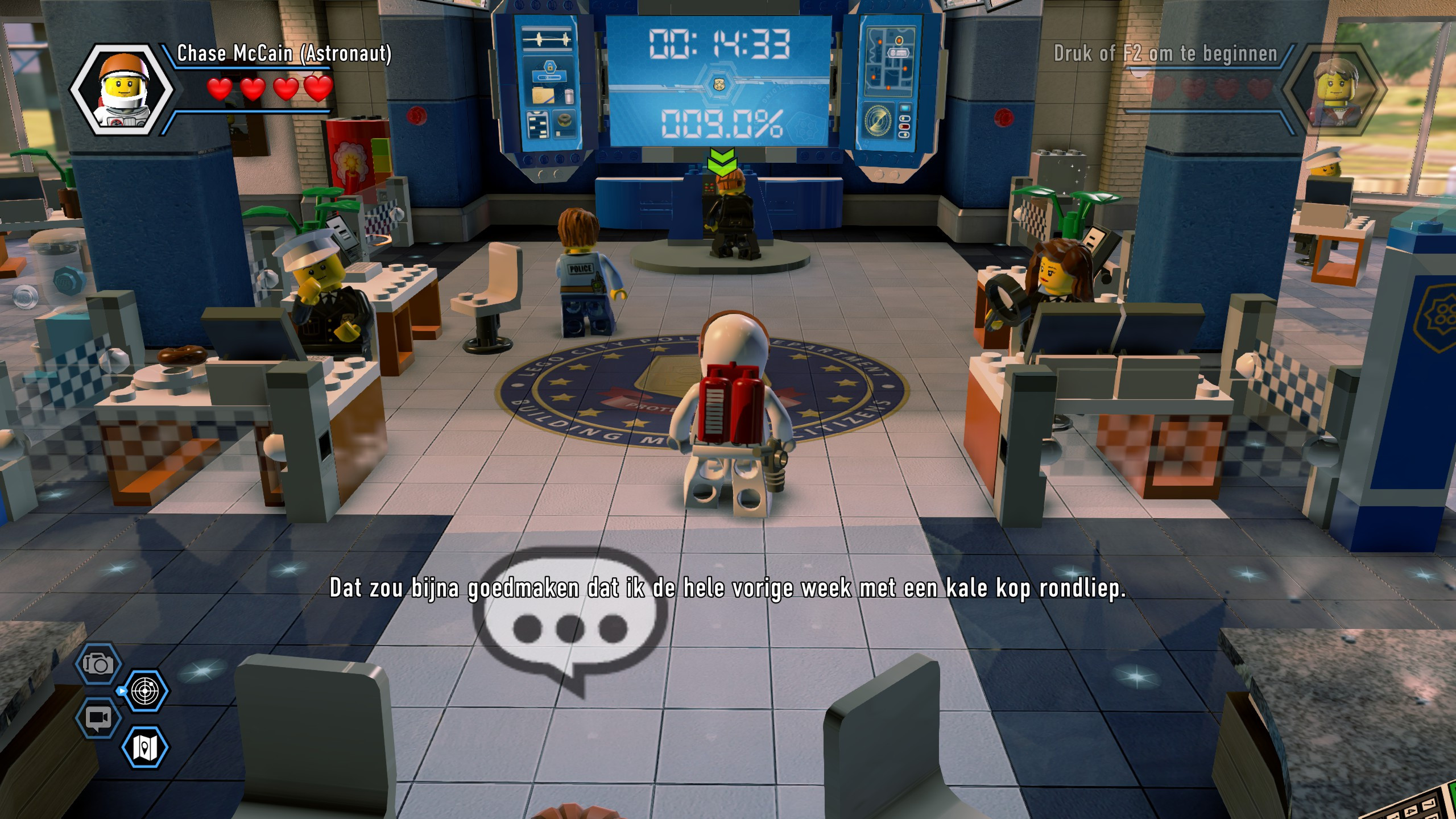Click the folder icon on the left wall display
The width and height of the screenshot is (1456, 819).
click(543, 96)
